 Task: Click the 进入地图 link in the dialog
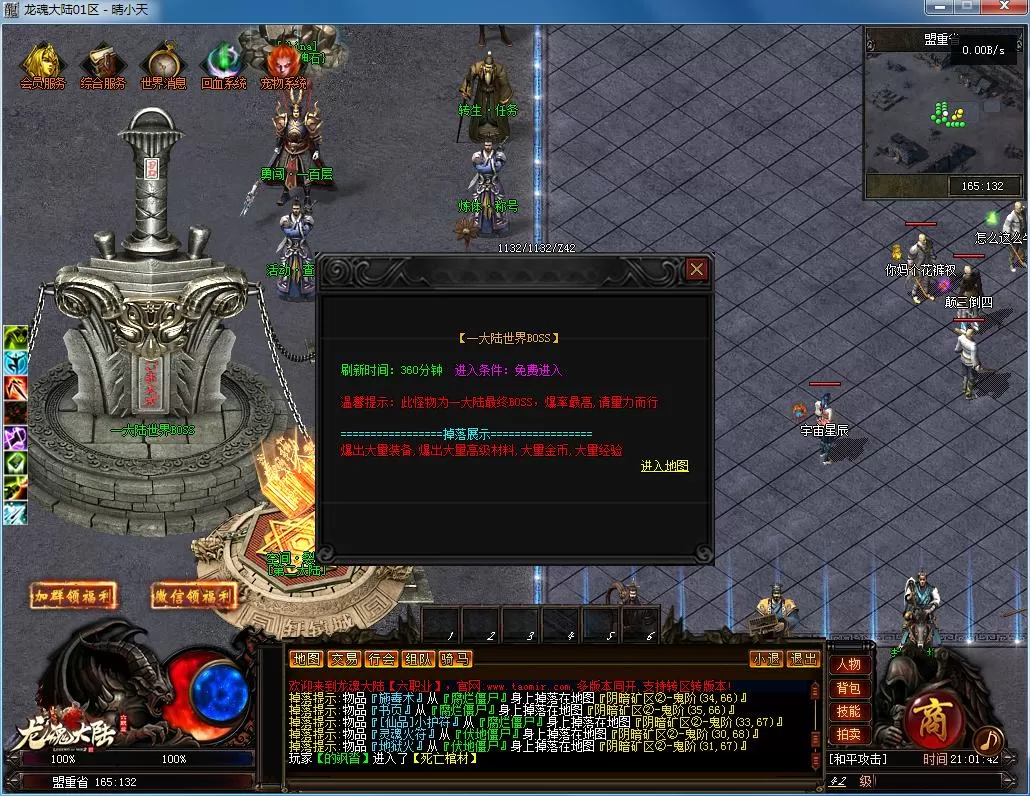[x=664, y=466]
